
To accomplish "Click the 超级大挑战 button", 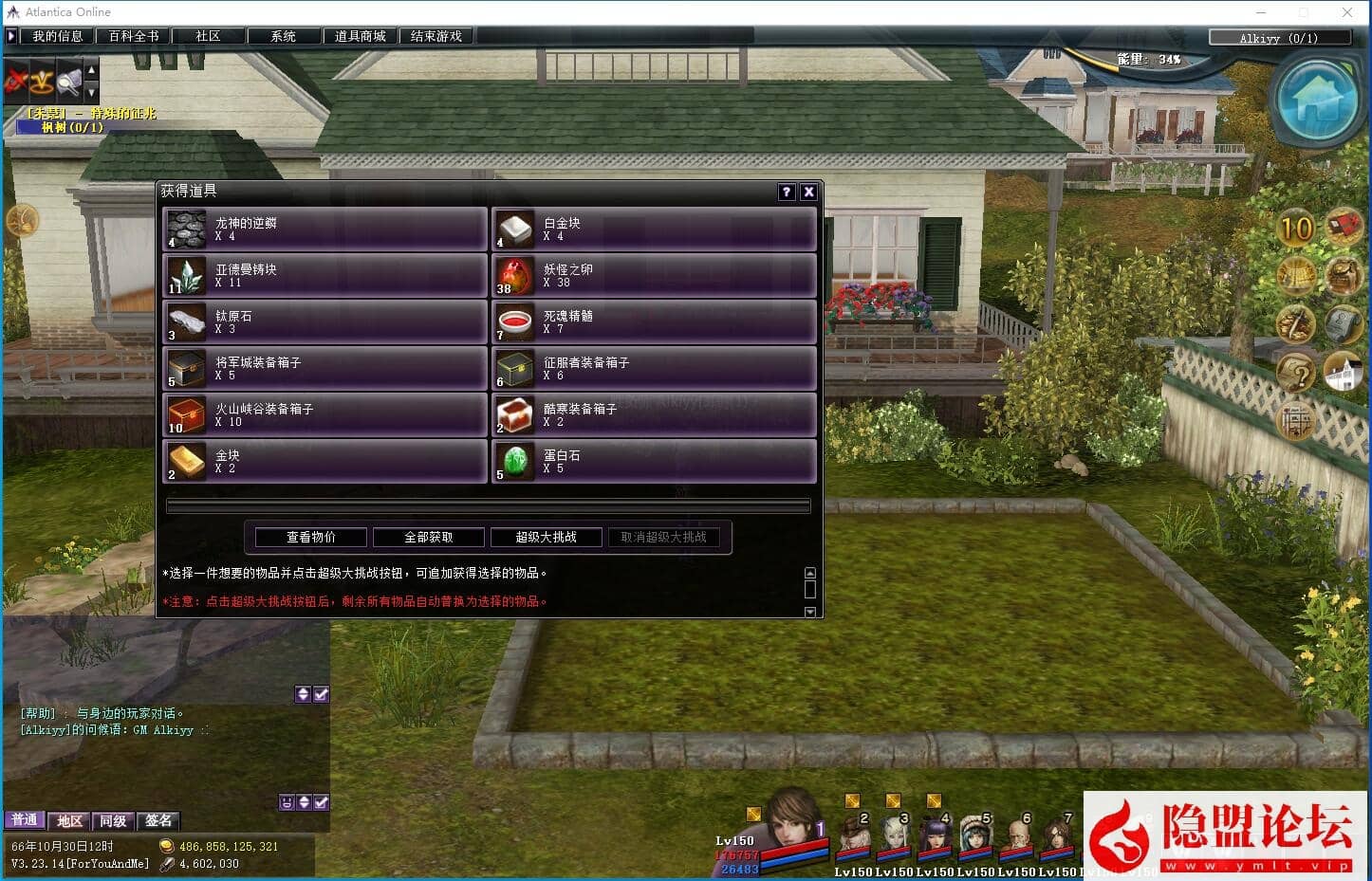I will 547,537.
